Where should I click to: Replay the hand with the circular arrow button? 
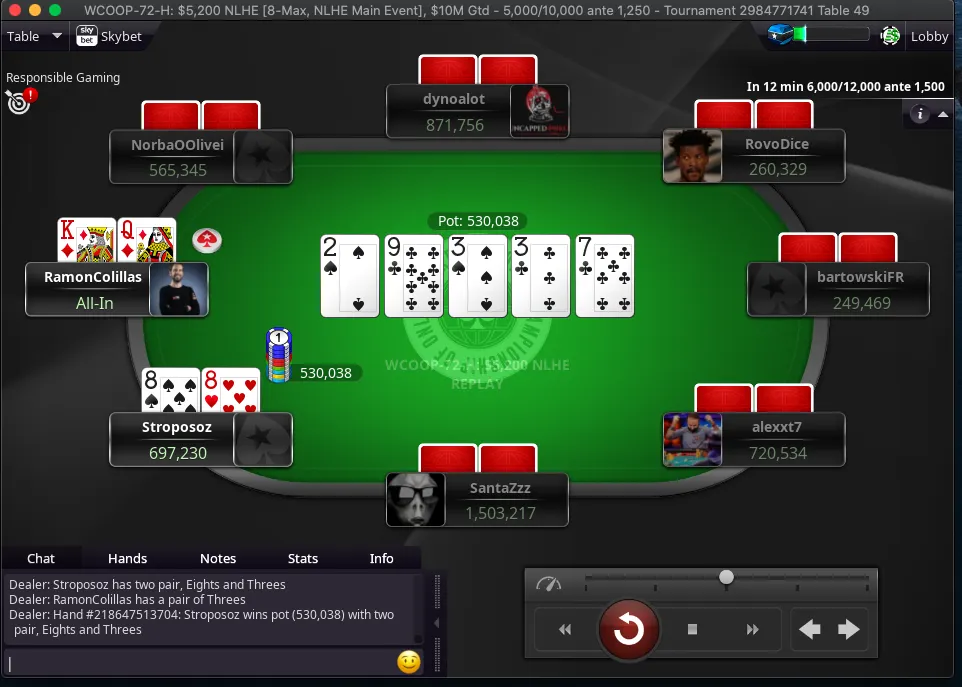click(x=628, y=629)
